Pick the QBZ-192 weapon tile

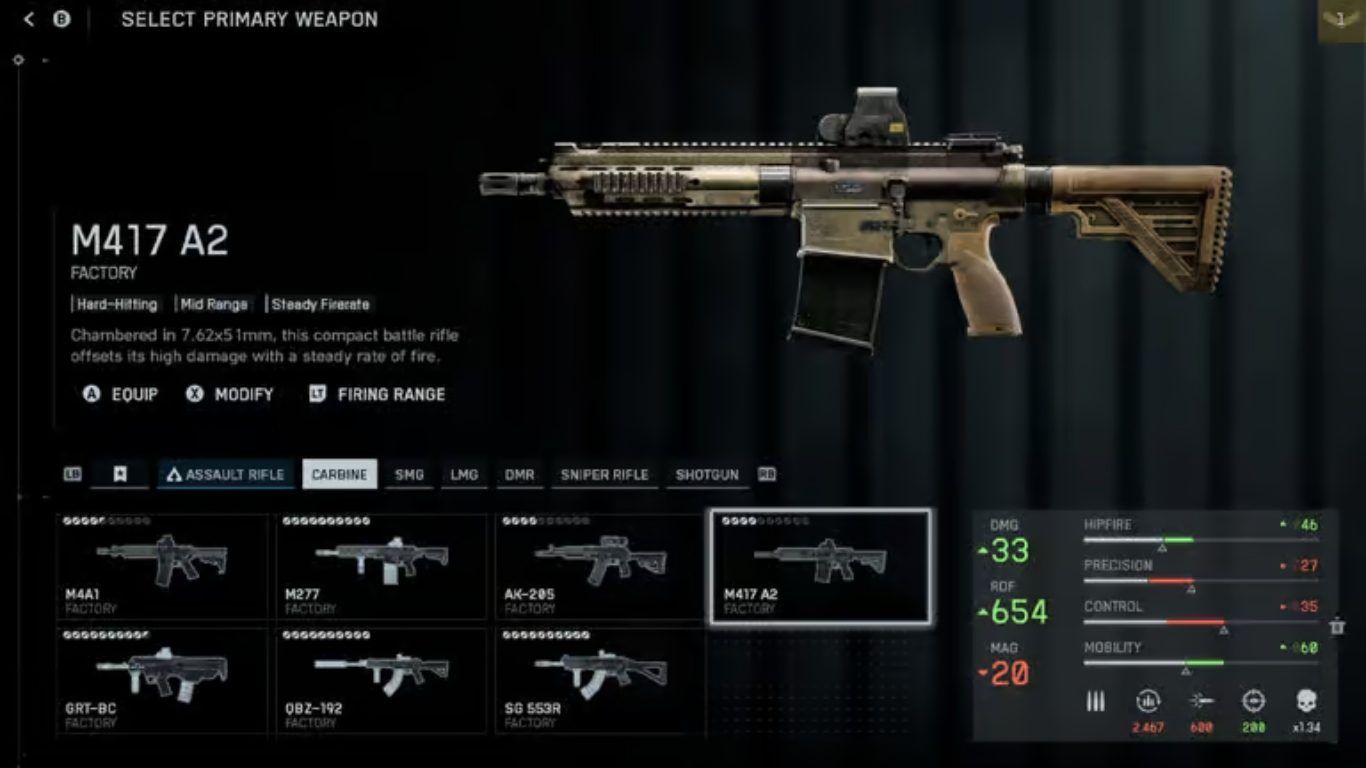381,681
